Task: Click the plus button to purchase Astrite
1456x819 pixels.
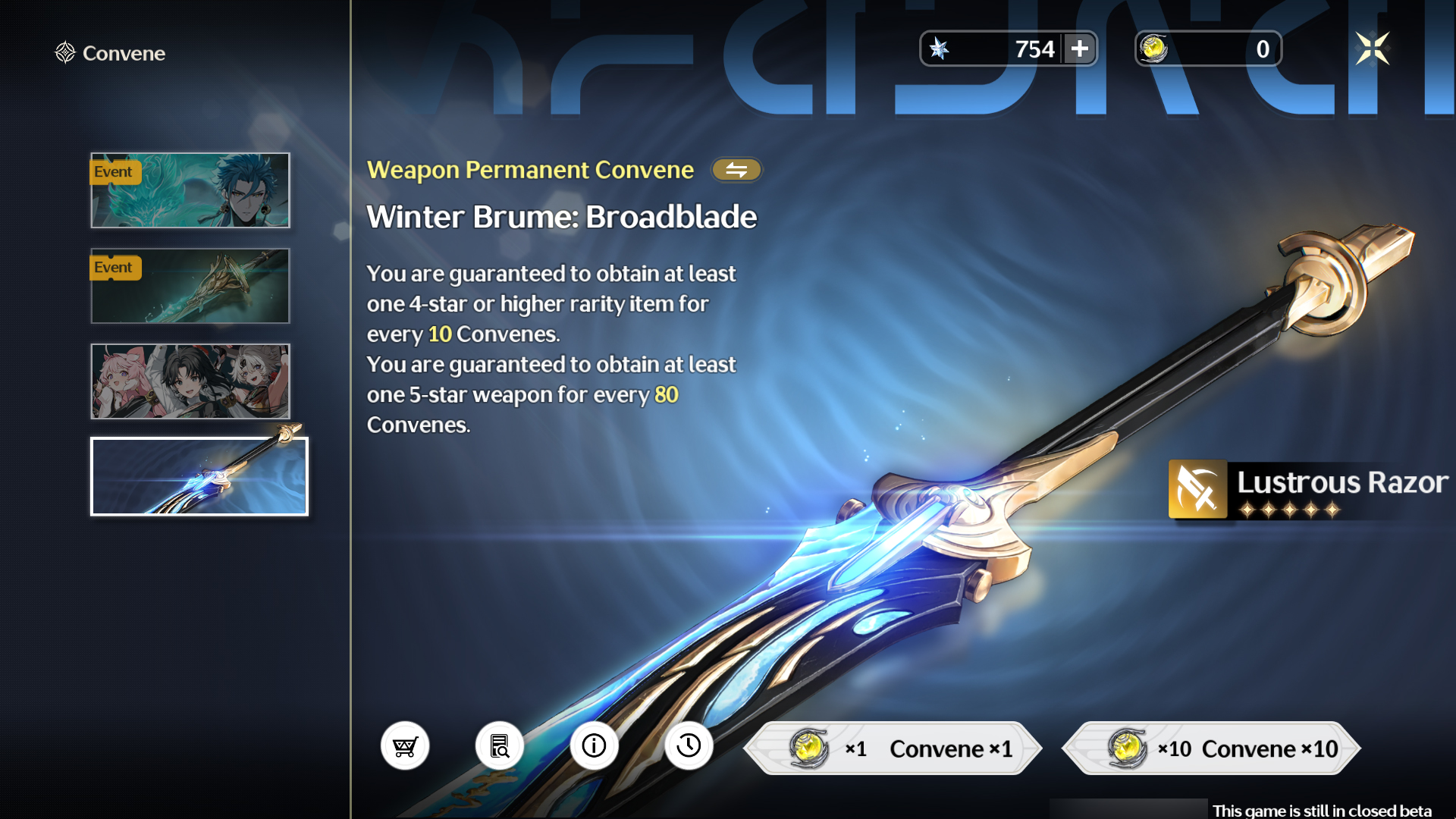Action: [x=1080, y=49]
